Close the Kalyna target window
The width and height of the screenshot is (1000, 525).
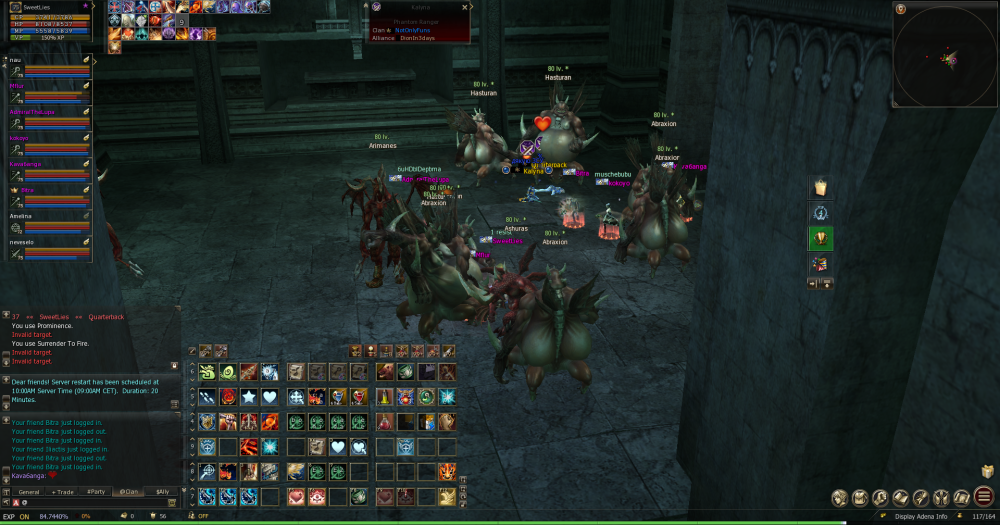(x=465, y=7)
